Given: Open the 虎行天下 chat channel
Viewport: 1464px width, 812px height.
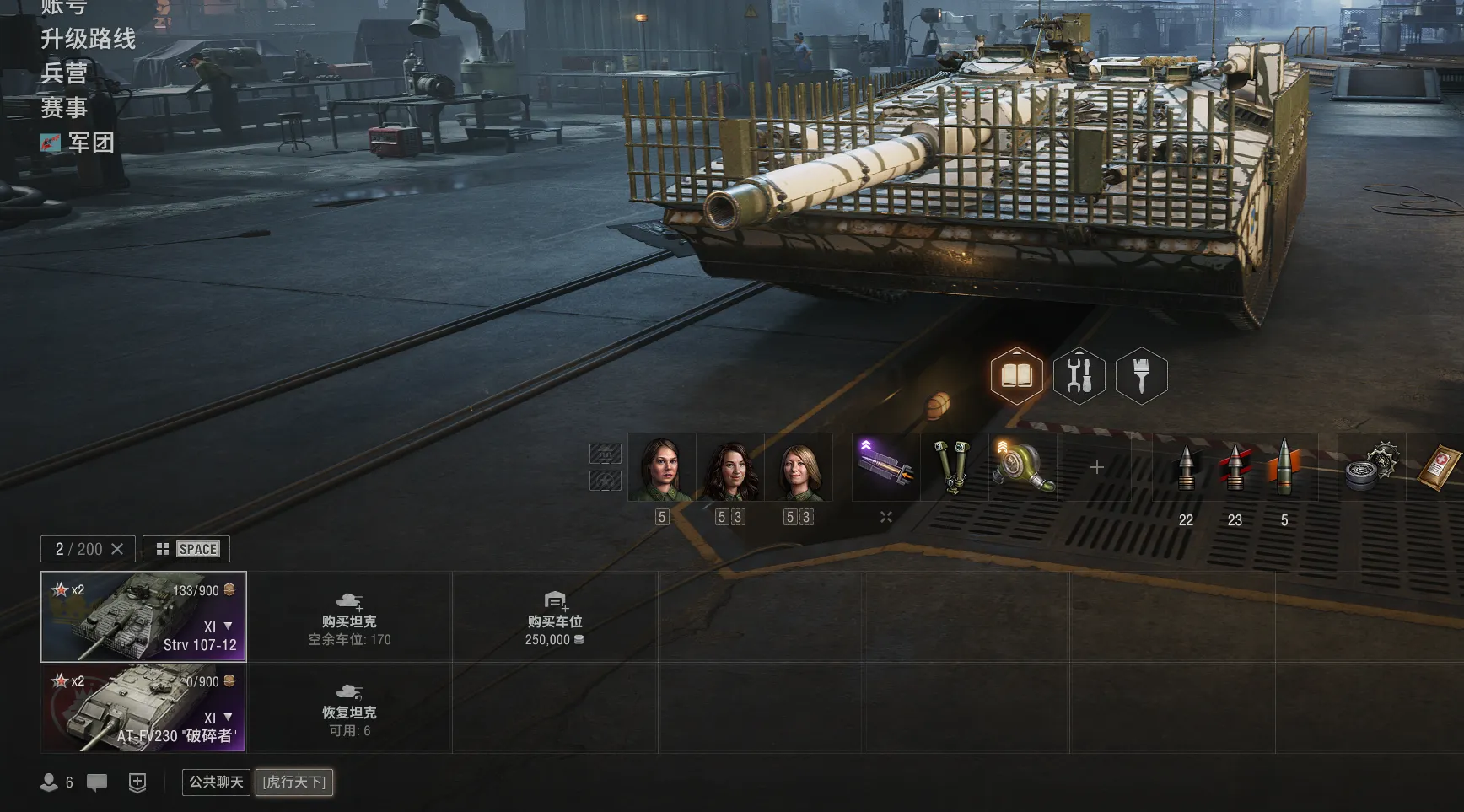Looking at the screenshot, I should pyautogui.click(x=293, y=782).
